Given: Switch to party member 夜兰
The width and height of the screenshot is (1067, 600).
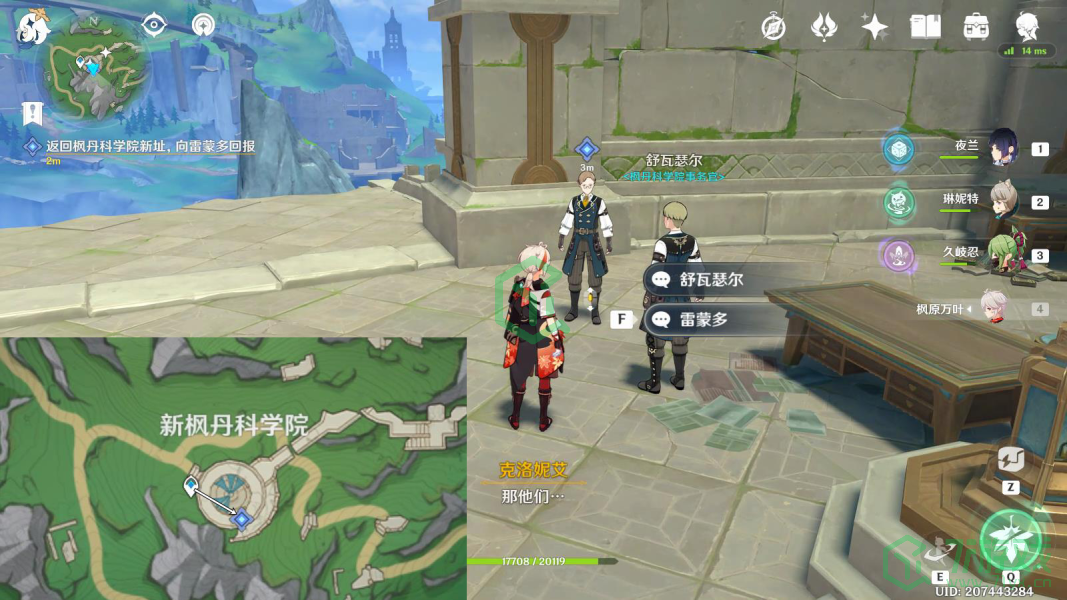Looking at the screenshot, I should click(1003, 148).
